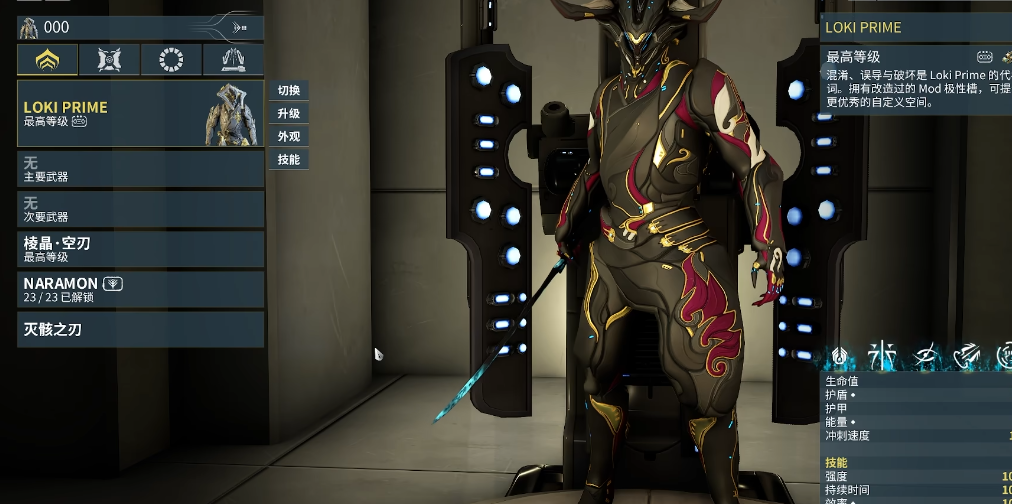Select the empty 主要武器 primary weapon slot
1012x504 pixels.
140,169
